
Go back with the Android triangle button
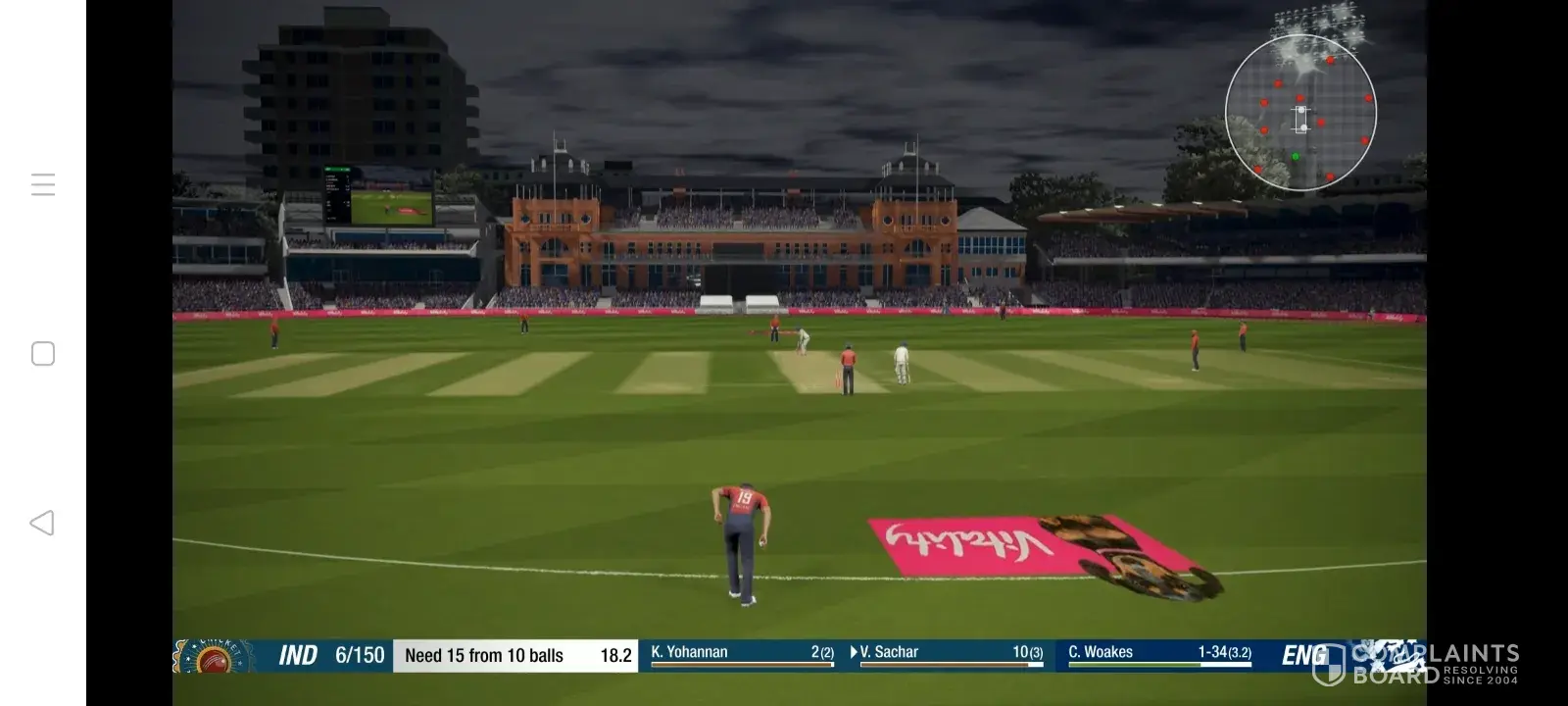(42, 523)
